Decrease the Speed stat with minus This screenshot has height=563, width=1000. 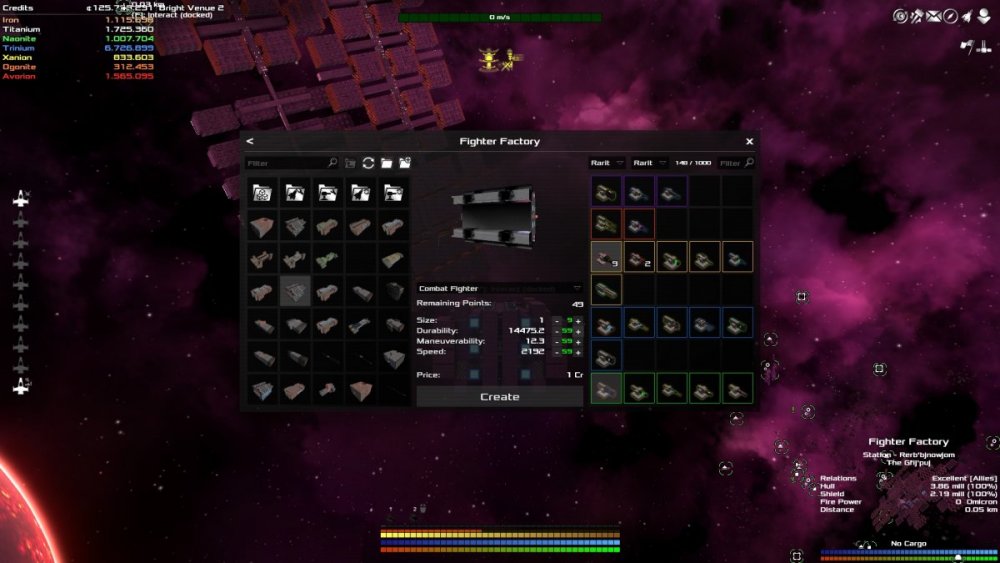coord(557,352)
